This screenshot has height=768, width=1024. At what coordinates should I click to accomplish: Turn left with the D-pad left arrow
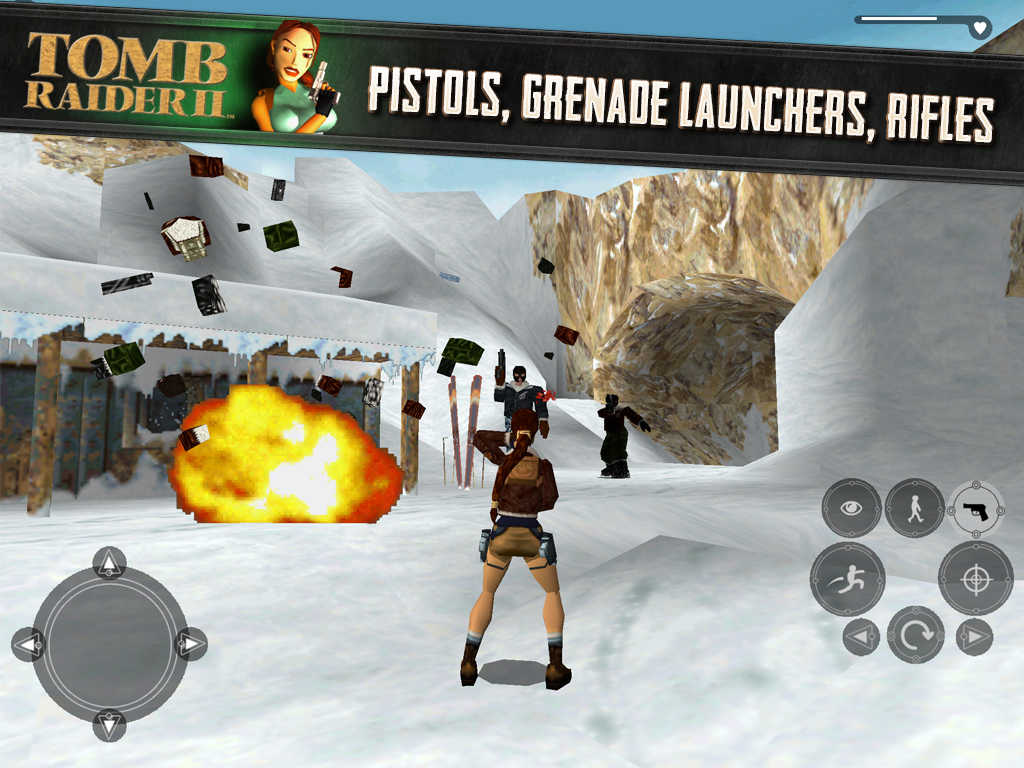tap(28, 643)
